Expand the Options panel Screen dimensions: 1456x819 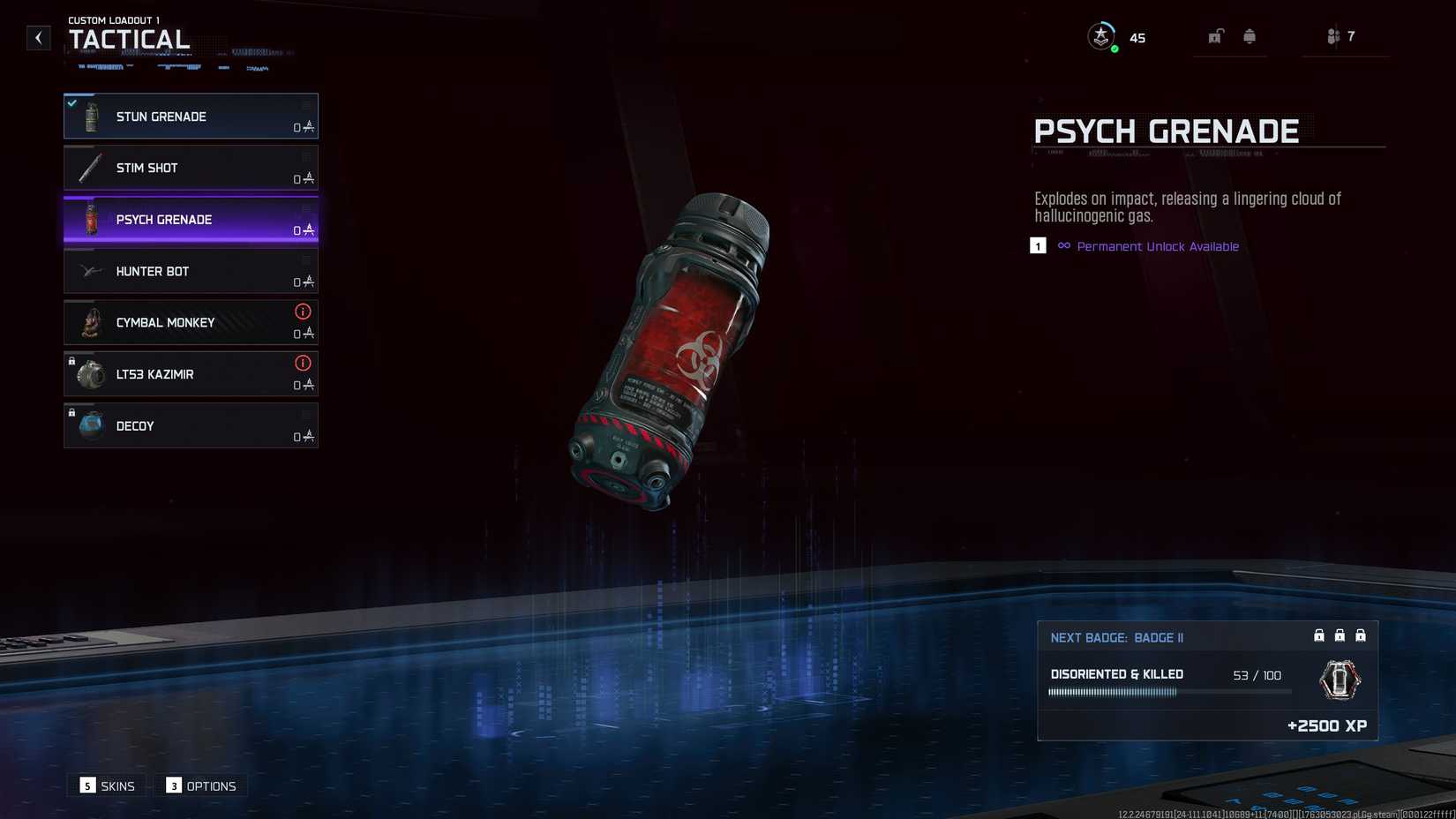click(x=200, y=785)
